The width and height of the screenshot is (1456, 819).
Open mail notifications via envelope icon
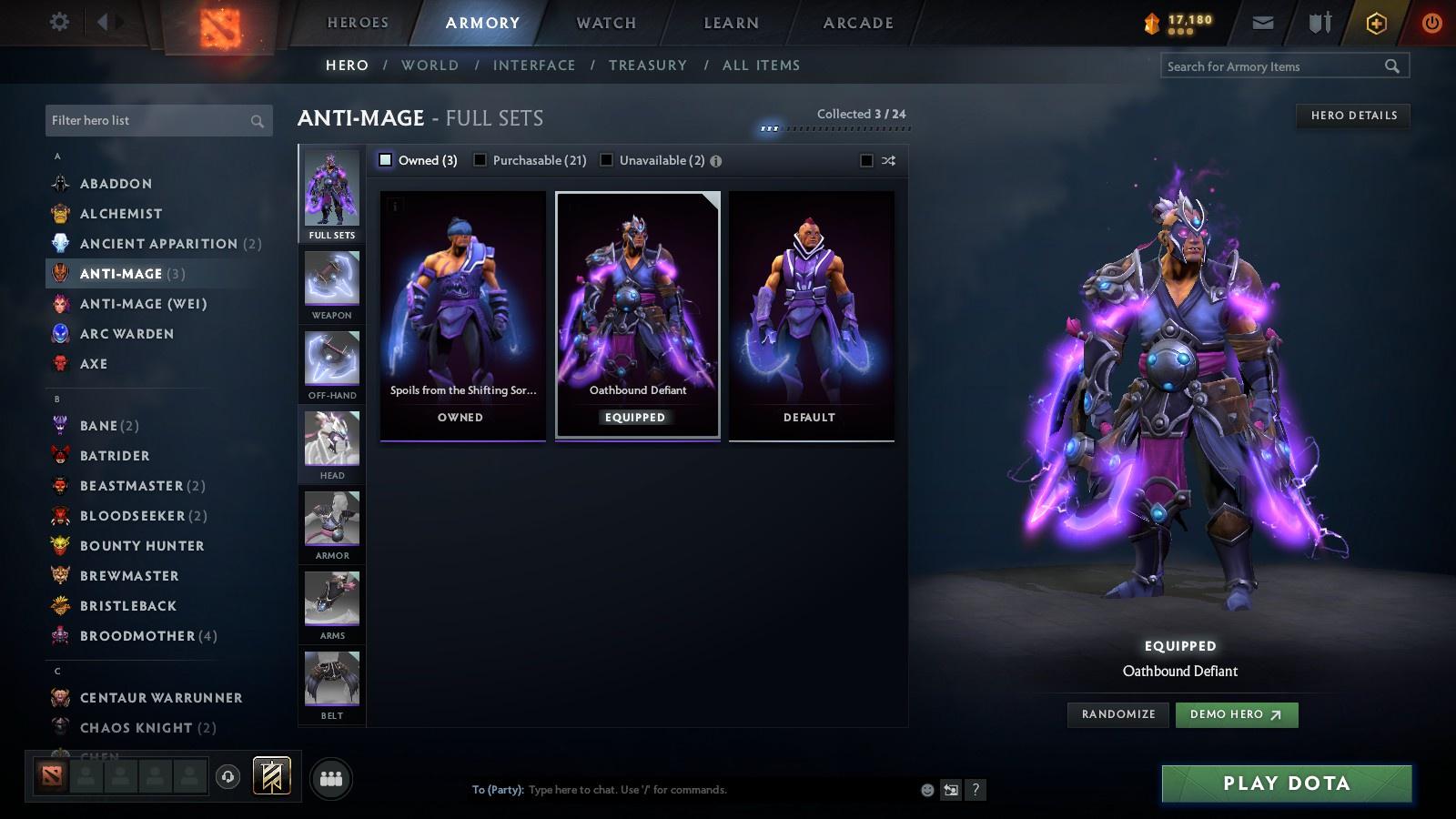(x=1263, y=22)
